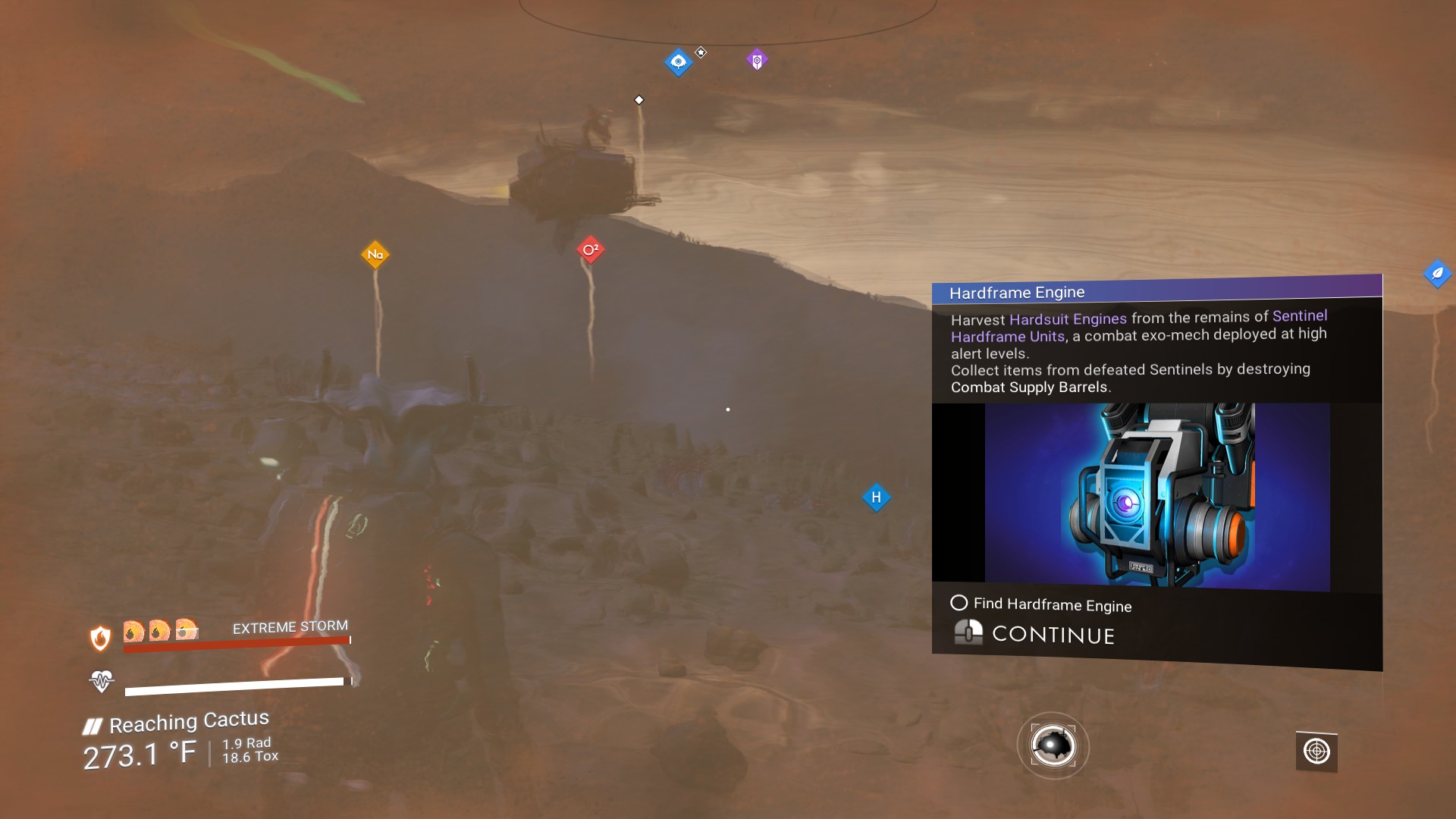Click the blue leaf marker
The image size is (1456, 819).
tap(1437, 274)
